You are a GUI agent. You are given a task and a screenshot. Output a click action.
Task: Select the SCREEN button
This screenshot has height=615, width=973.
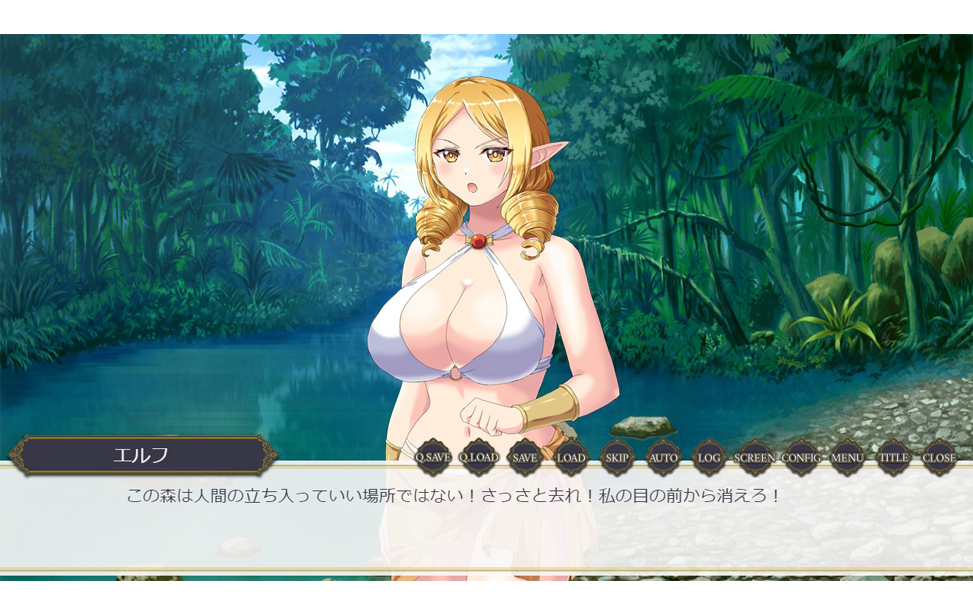(x=754, y=458)
